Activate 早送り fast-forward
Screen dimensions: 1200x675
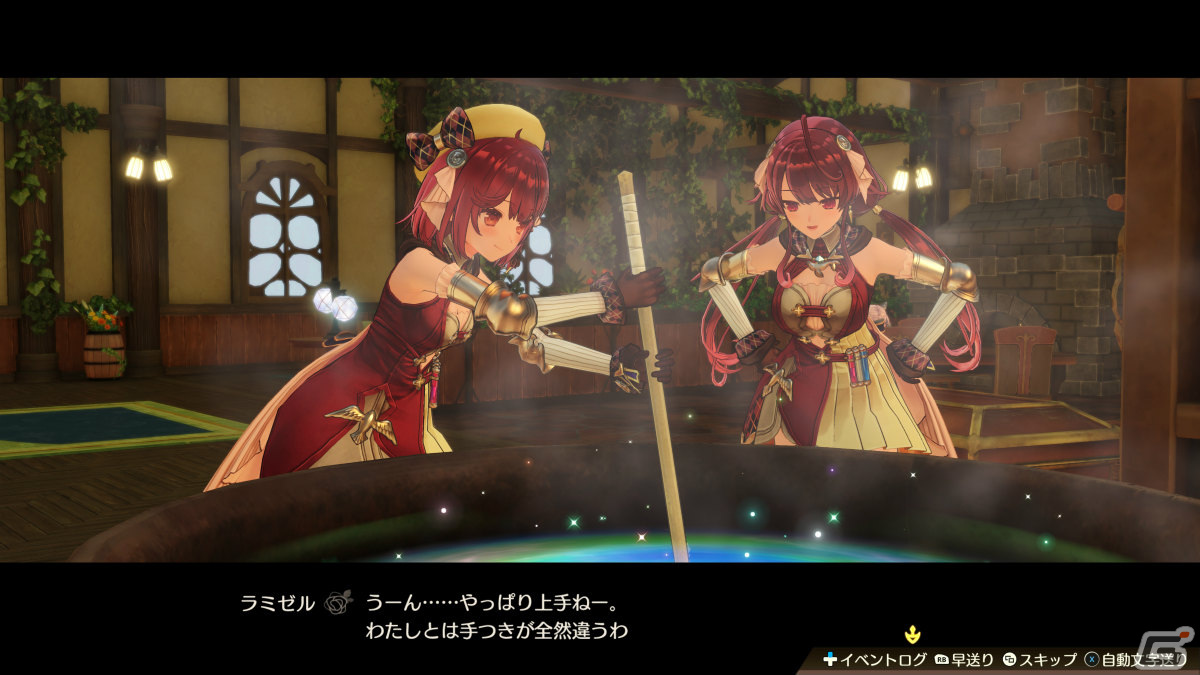point(965,660)
